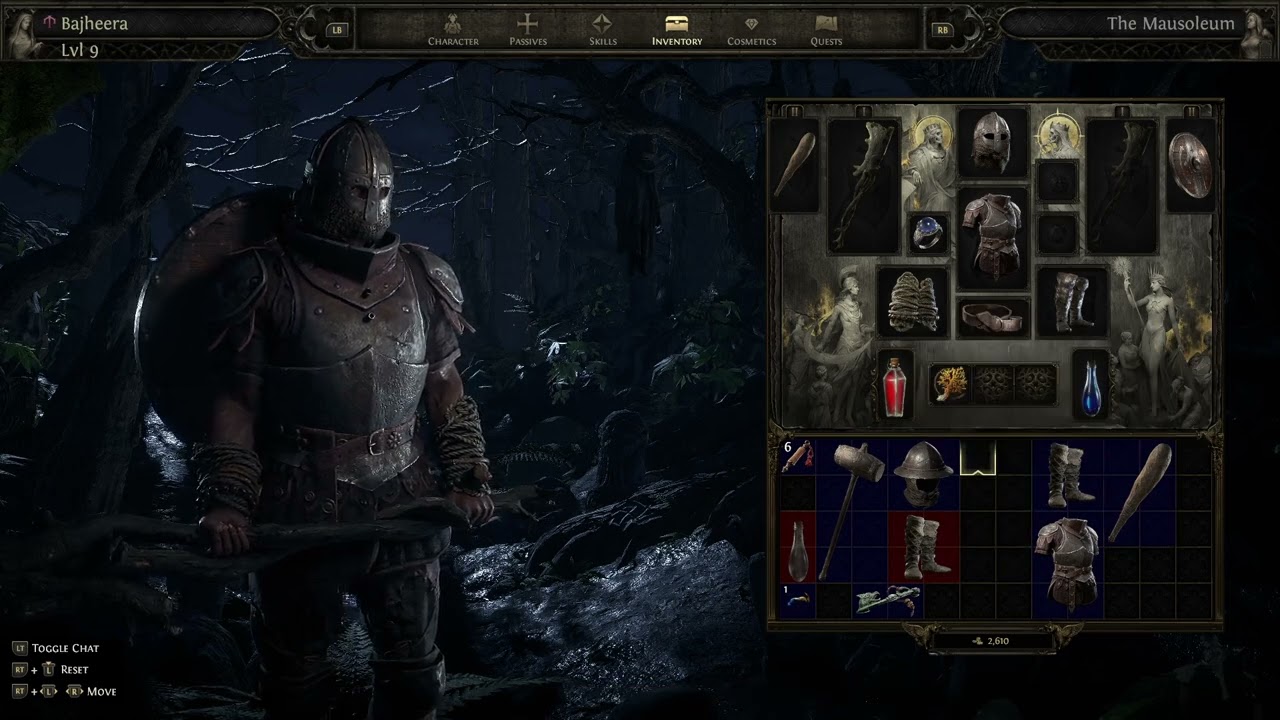Switch to the Quests tab
Image resolution: width=1280 pixels, height=720 pixels.
(826, 30)
